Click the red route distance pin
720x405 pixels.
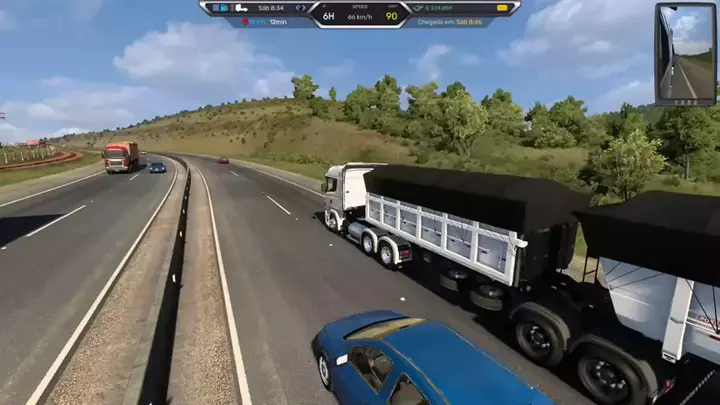244,21
